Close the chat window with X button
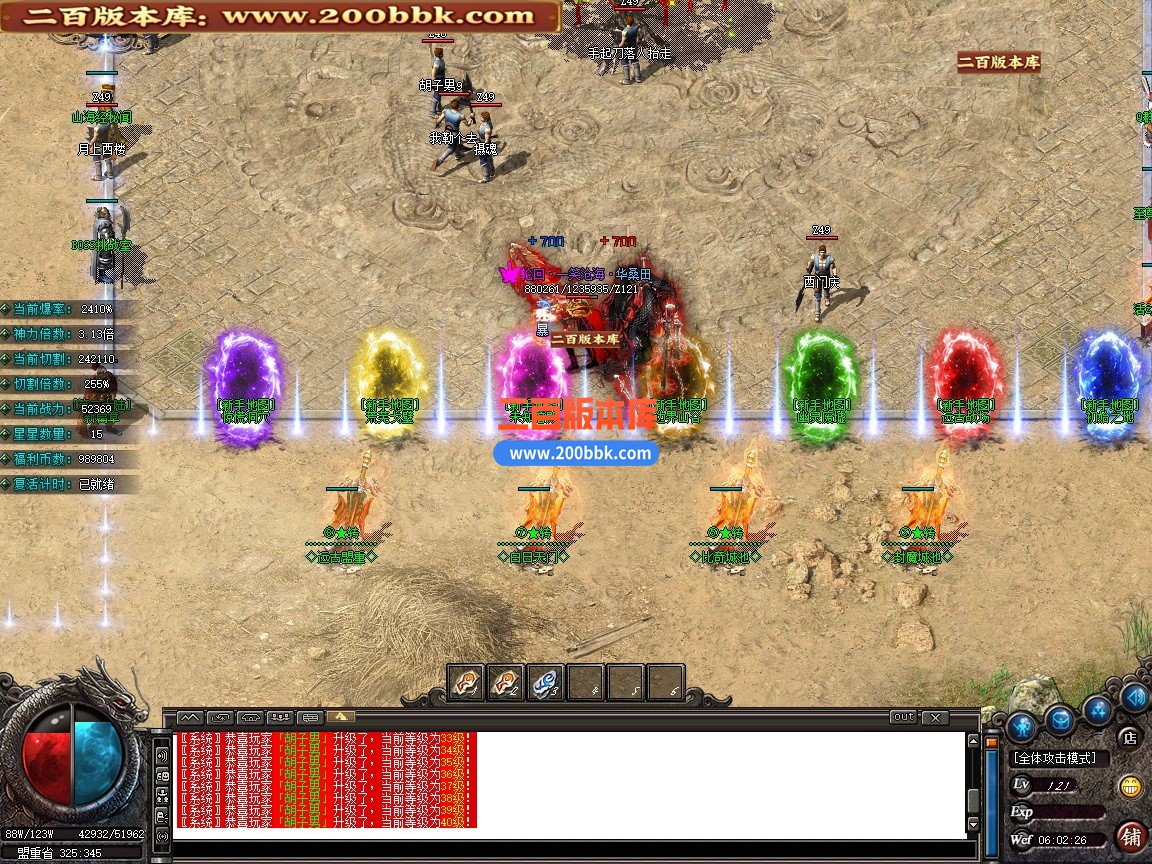Viewport: 1152px width, 864px height. tap(934, 717)
